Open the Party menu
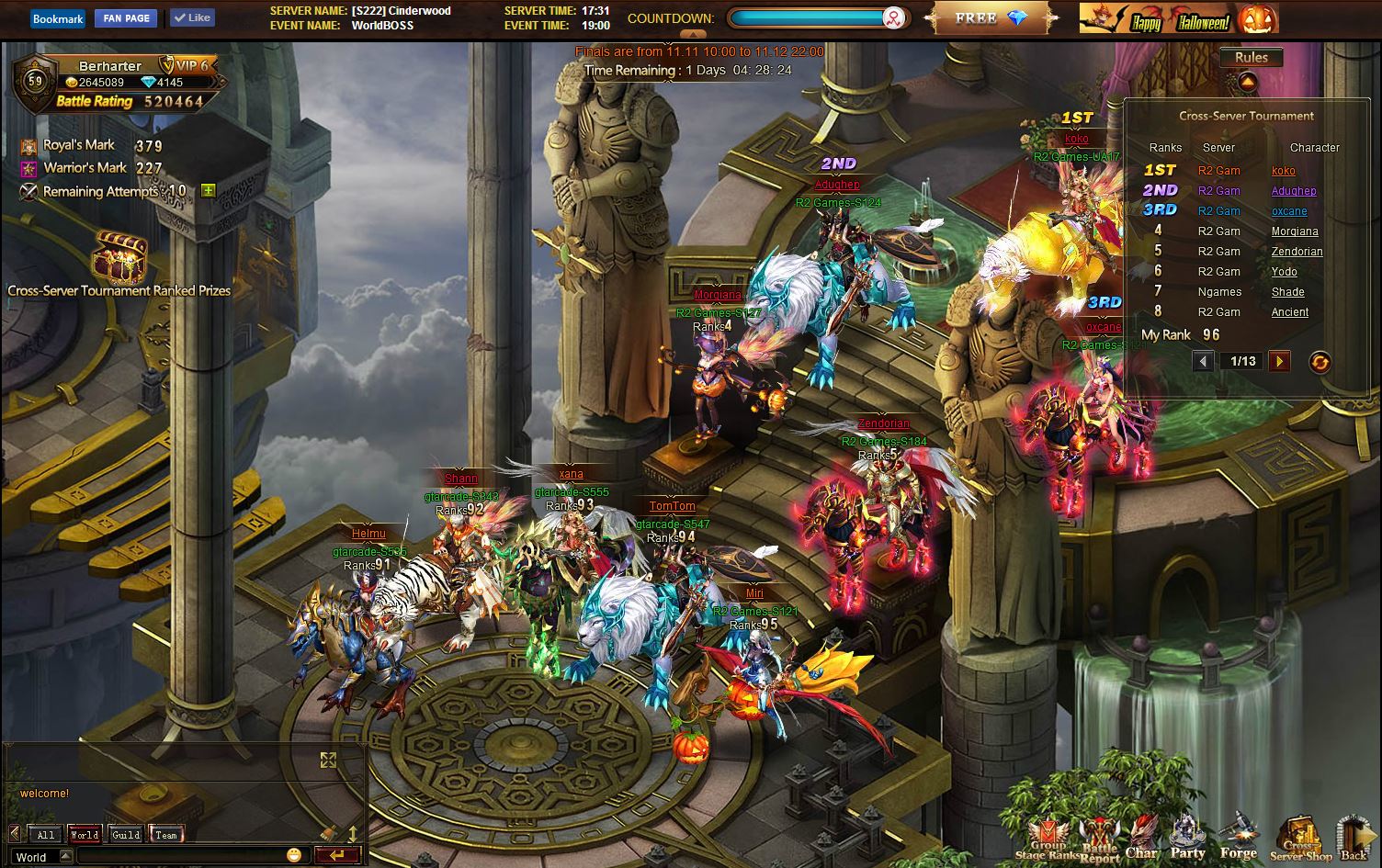The height and width of the screenshot is (868, 1382). pos(1187,838)
